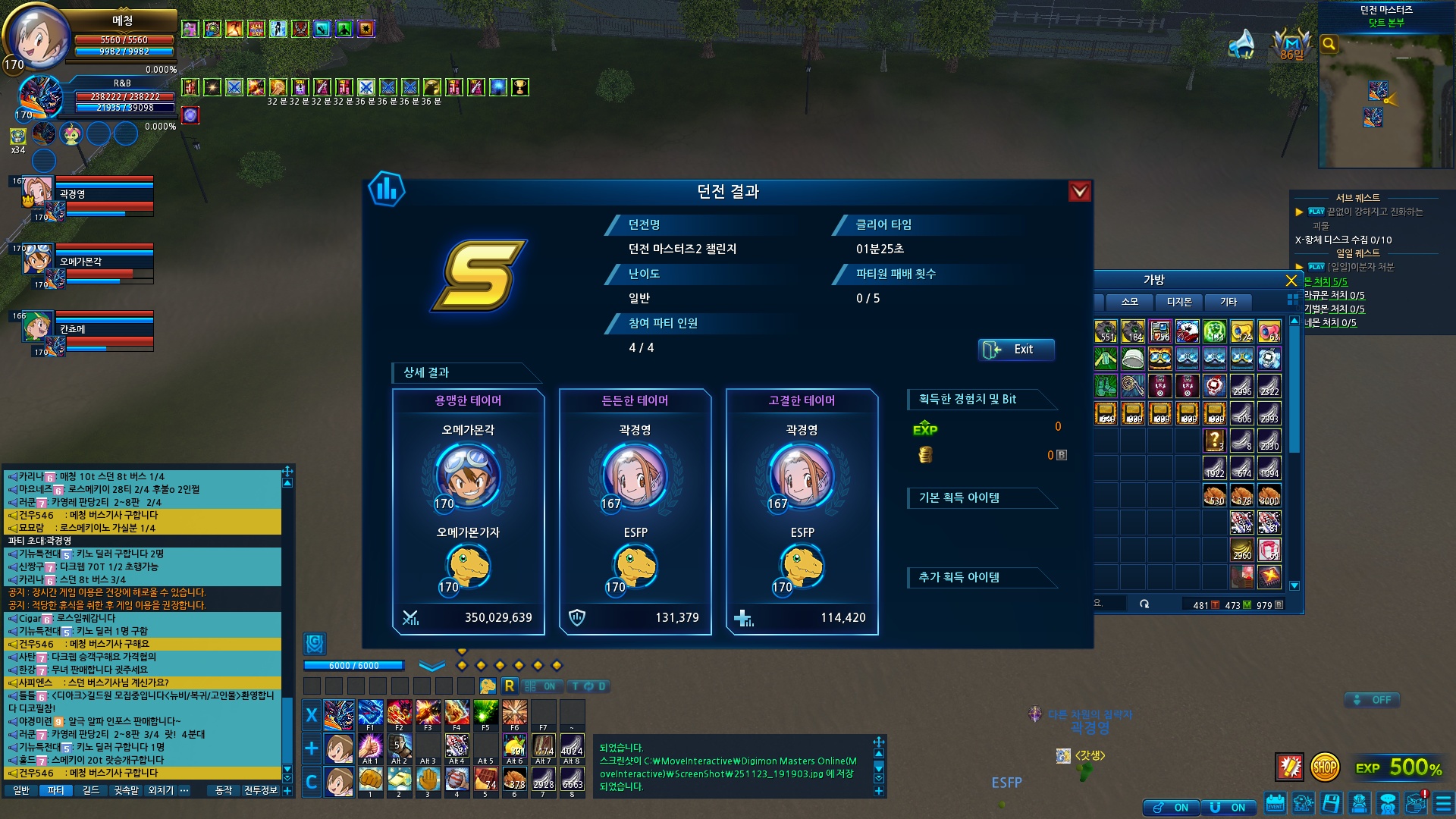Toggle the potion auto-use ON button
The image size is (1456, 819).
tap(1172, 808)
